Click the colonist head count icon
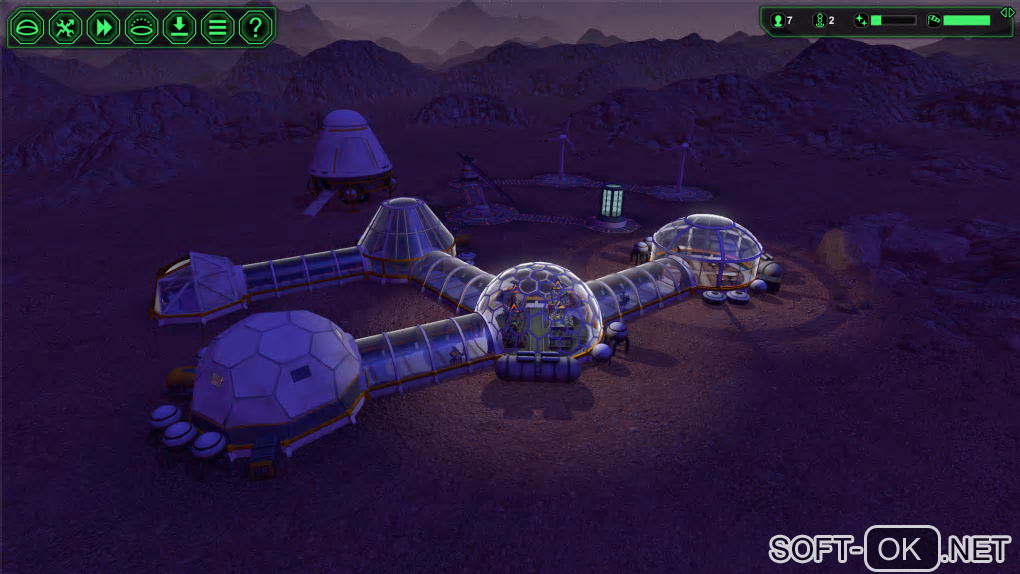The width and height of the screenshot is (1020, 574). 776,20
